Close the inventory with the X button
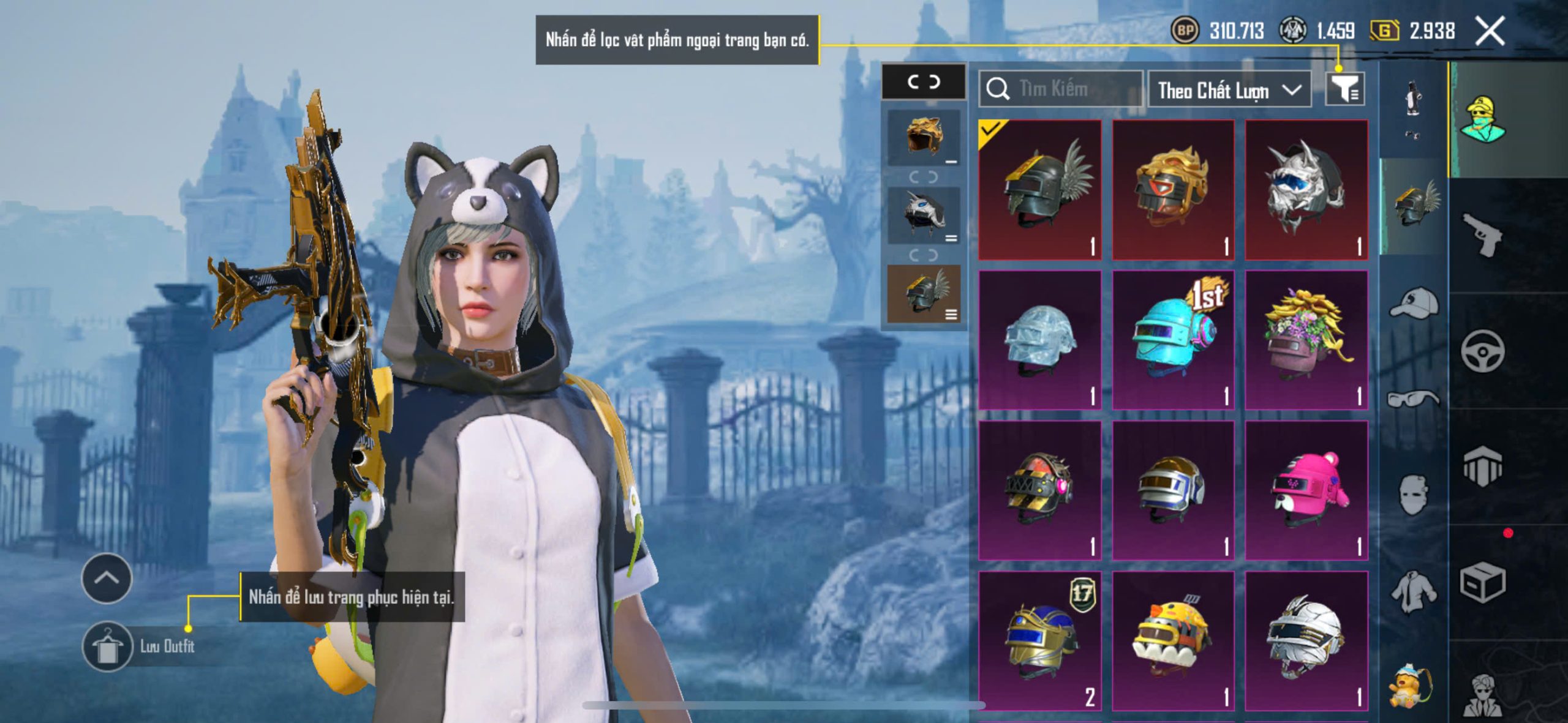The width and height of the screenshot is (1568, 723). [x=1489, y=31]
